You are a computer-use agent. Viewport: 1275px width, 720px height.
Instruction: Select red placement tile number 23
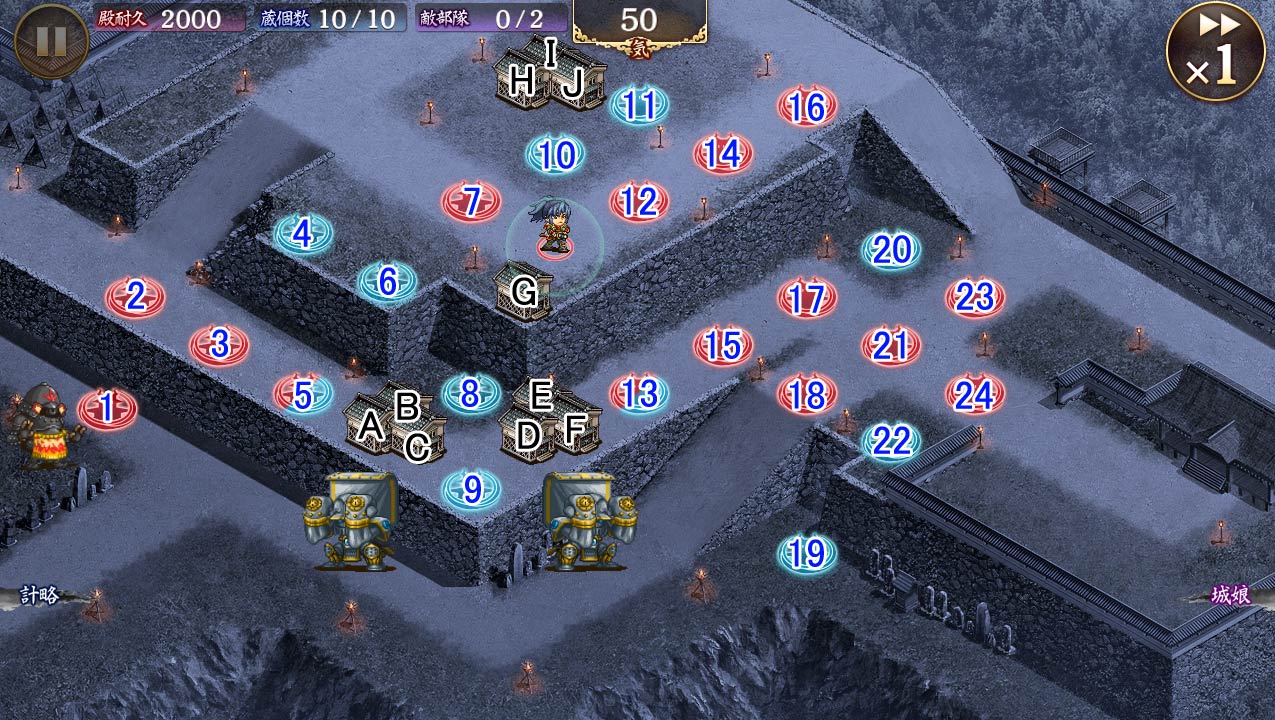click(x=975, y=297)
